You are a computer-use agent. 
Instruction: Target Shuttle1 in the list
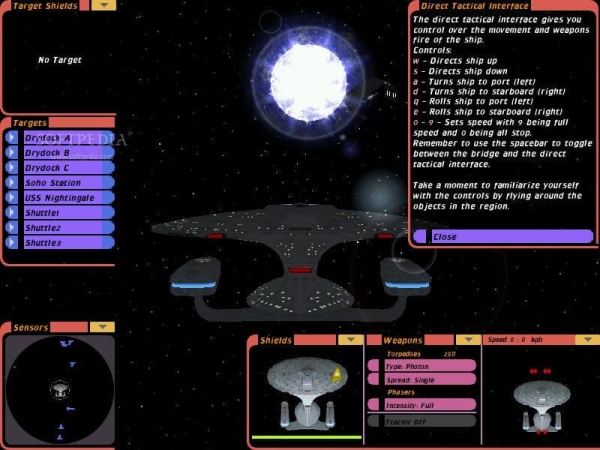pos(60,213)
